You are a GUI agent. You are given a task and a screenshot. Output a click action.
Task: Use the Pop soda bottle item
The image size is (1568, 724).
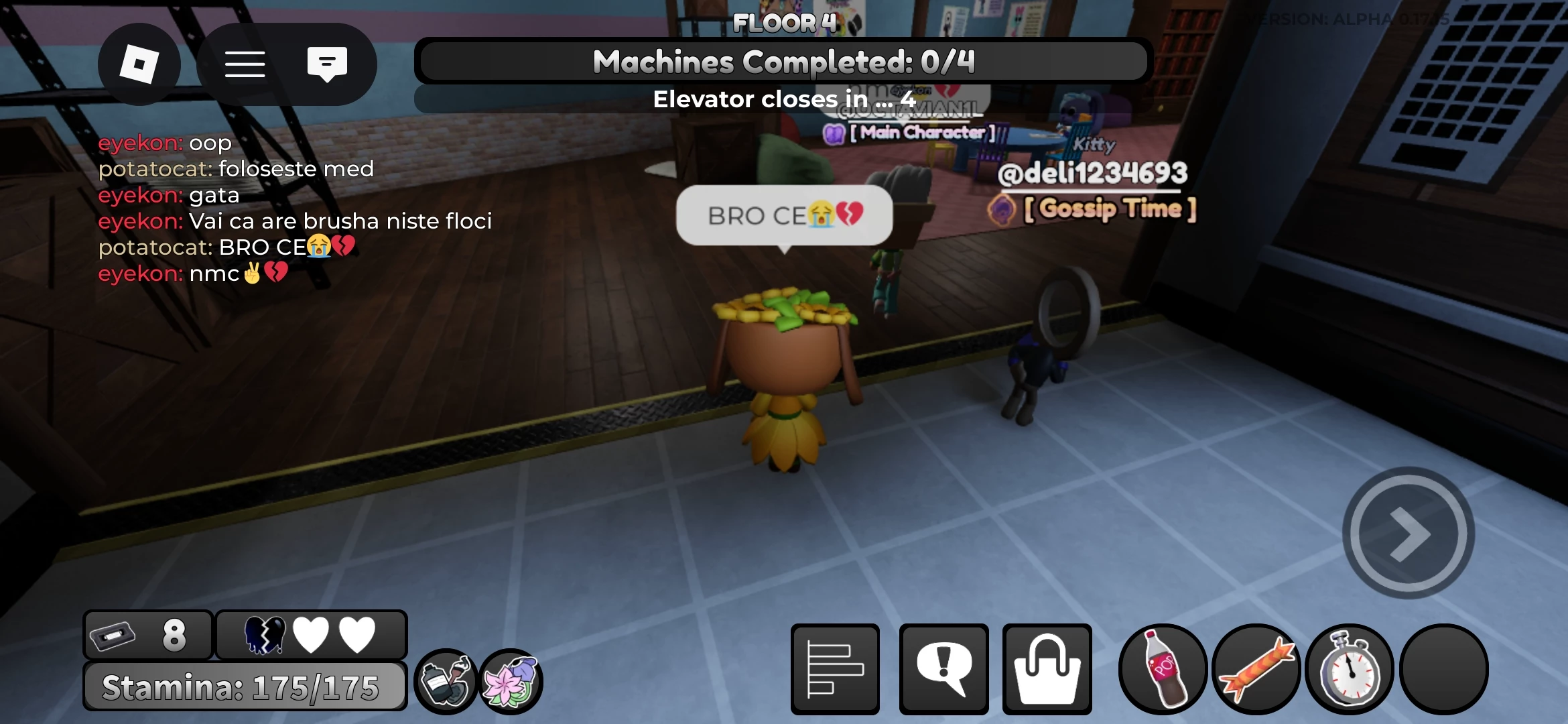coord(1163,669)
